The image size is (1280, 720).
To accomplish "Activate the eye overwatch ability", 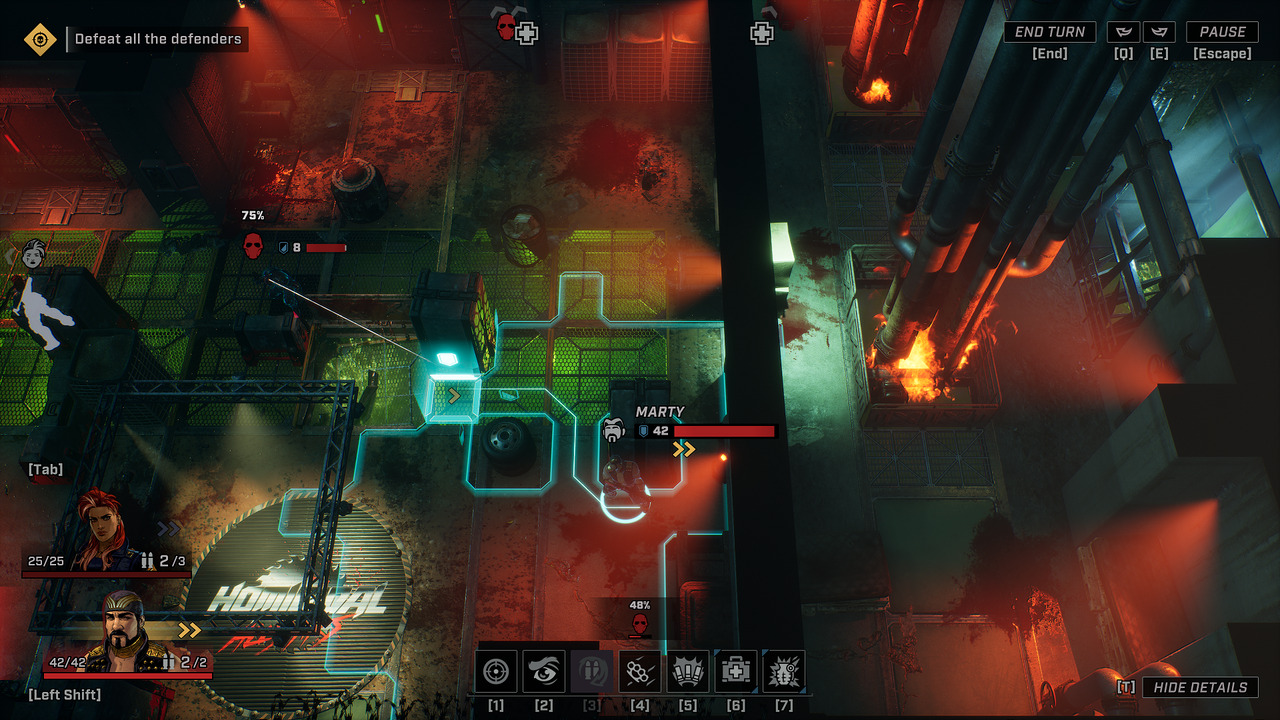I will coord(544,671).
